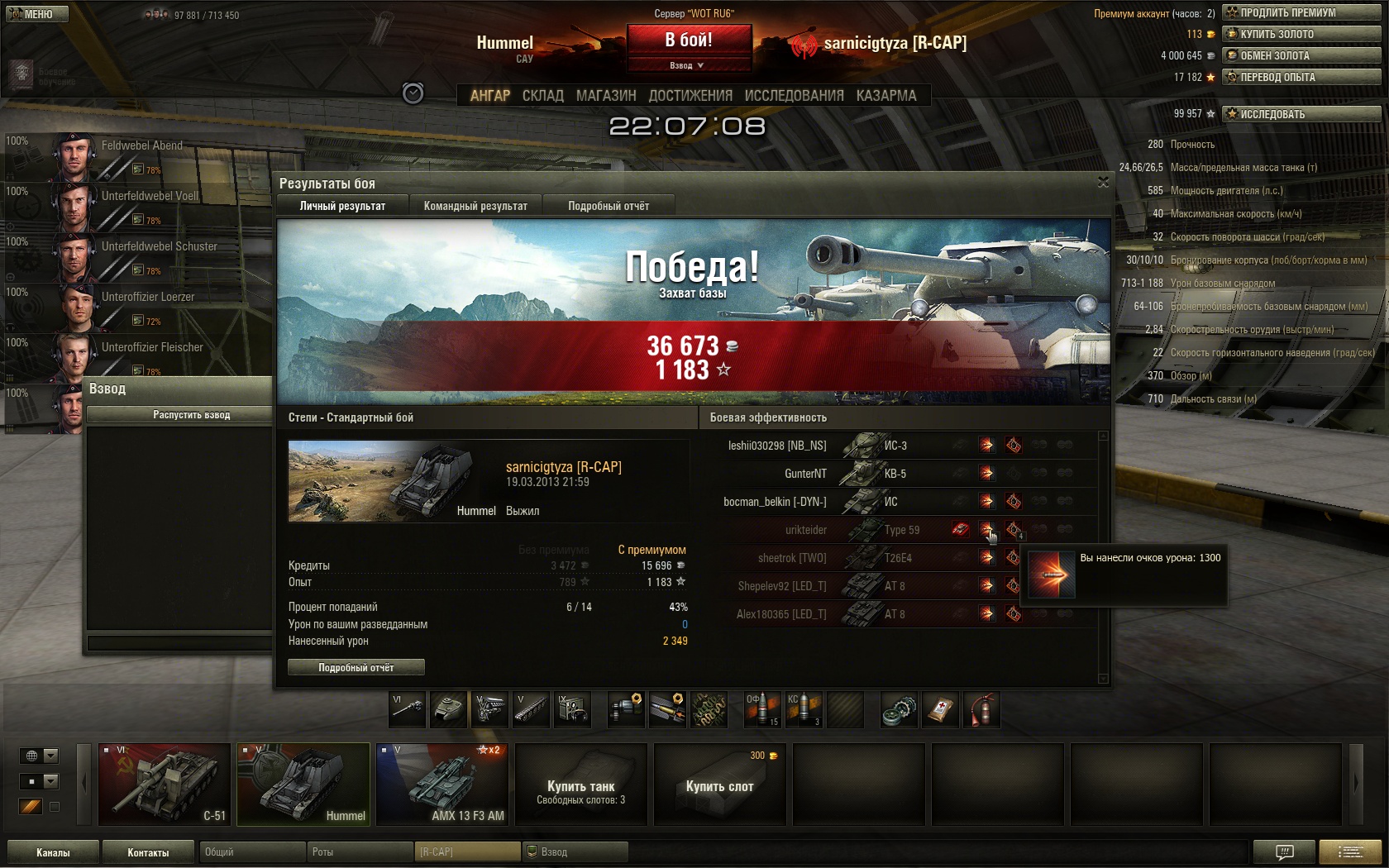The width and height of the screenshot is (1389, 868).
Task: Click Купить танк slot
Action: (580, 785)
